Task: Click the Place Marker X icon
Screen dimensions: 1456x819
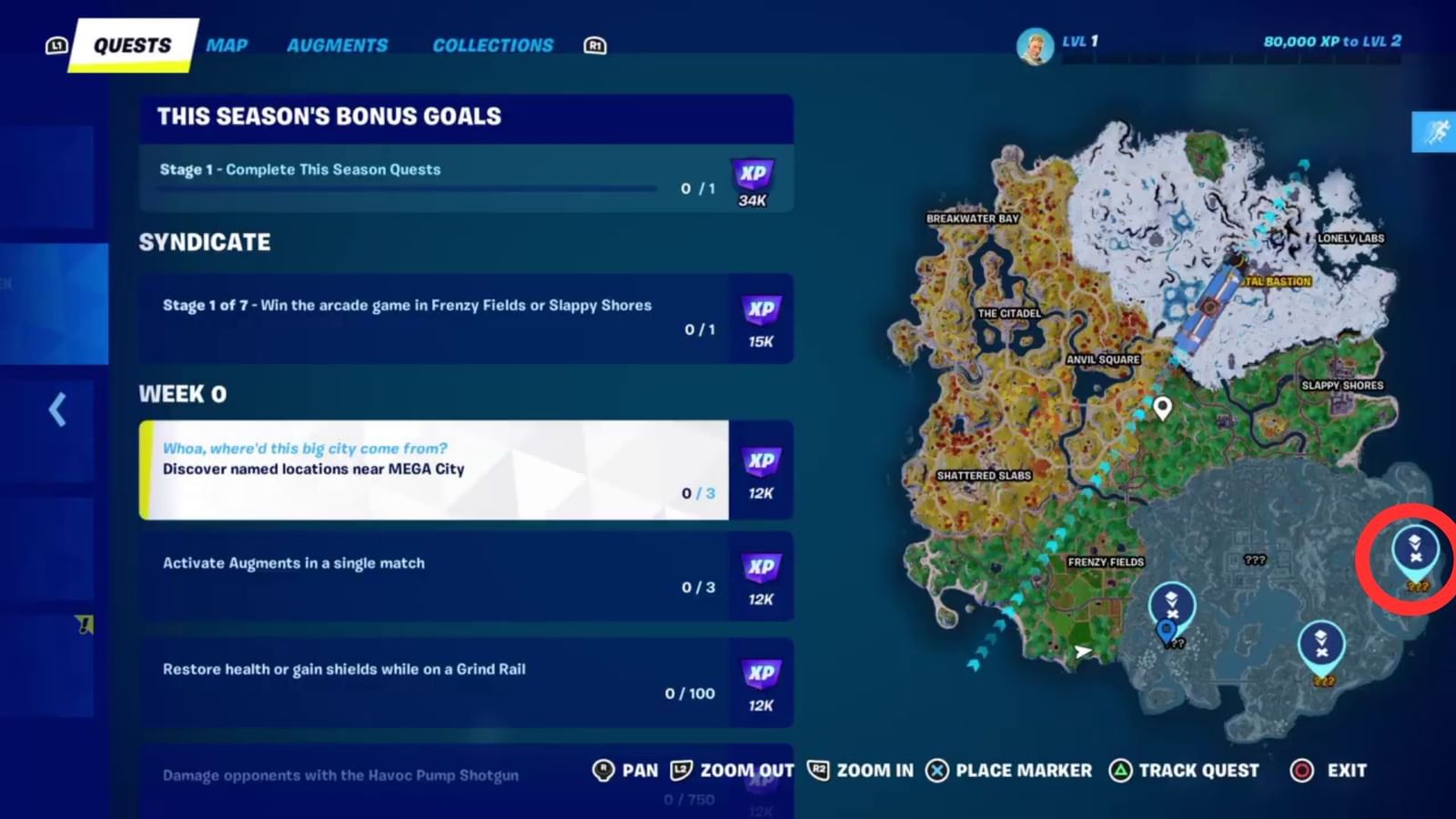Action: point(936,770)
